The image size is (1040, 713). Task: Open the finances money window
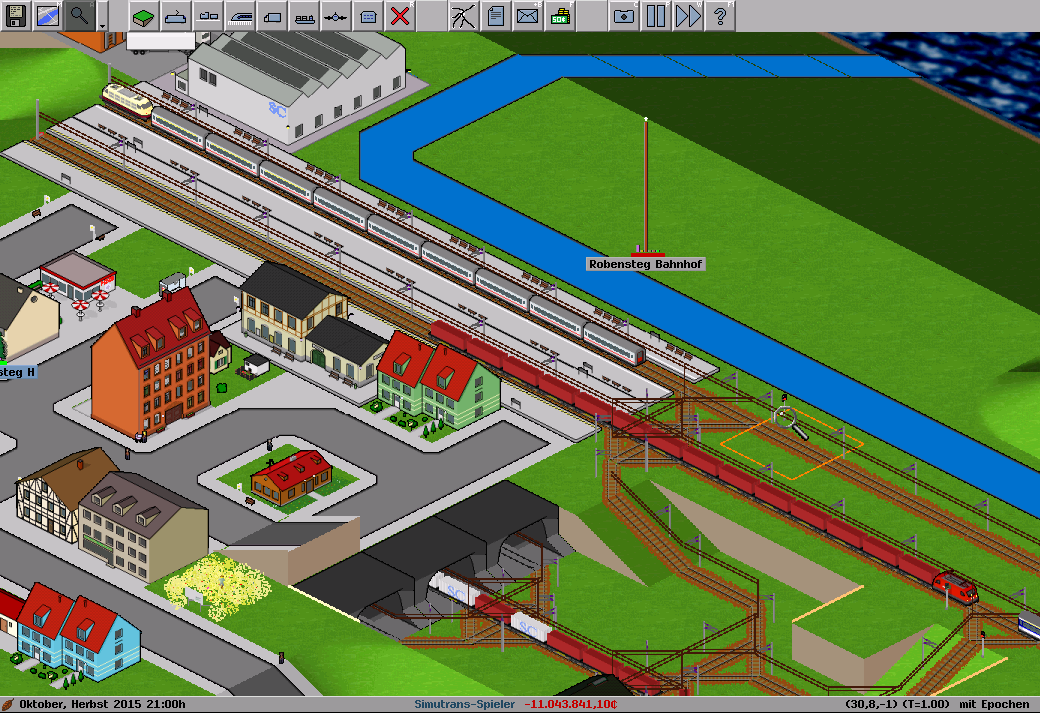560,15
